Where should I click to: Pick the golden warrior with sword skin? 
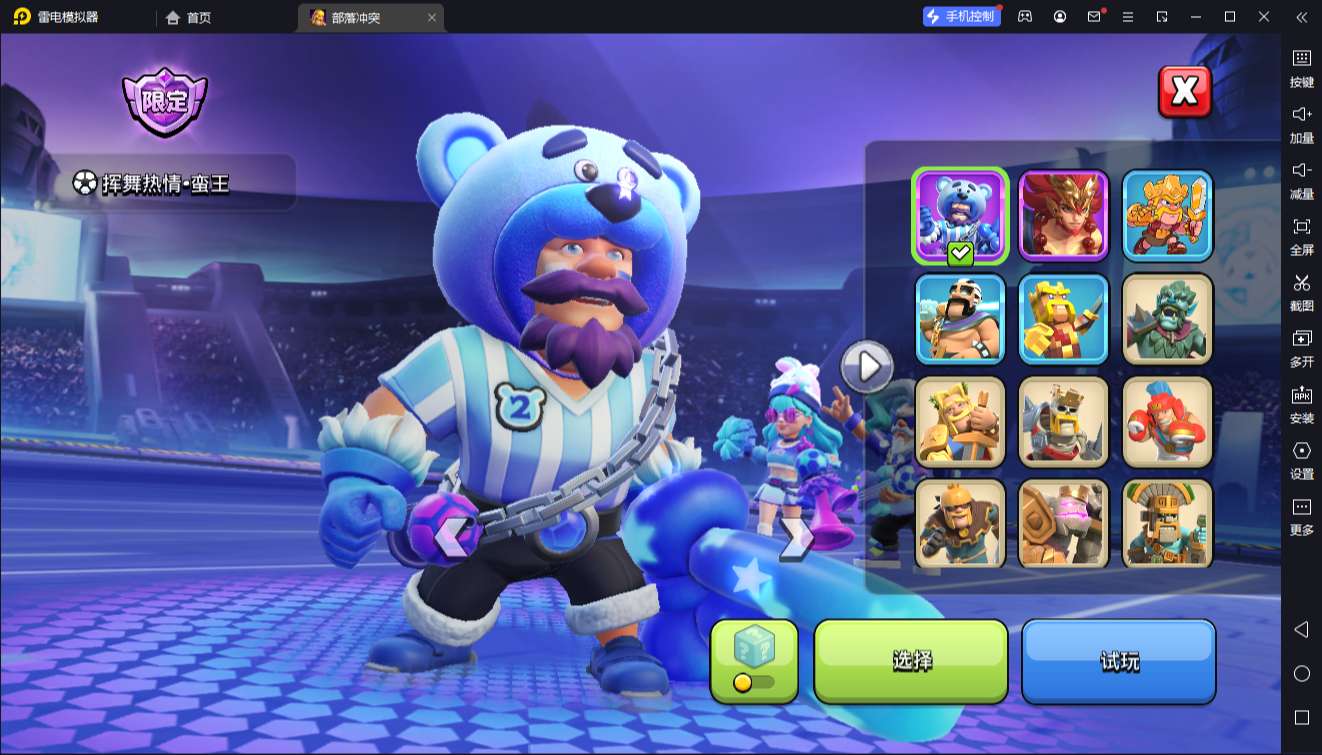(x=1167, y=216)
